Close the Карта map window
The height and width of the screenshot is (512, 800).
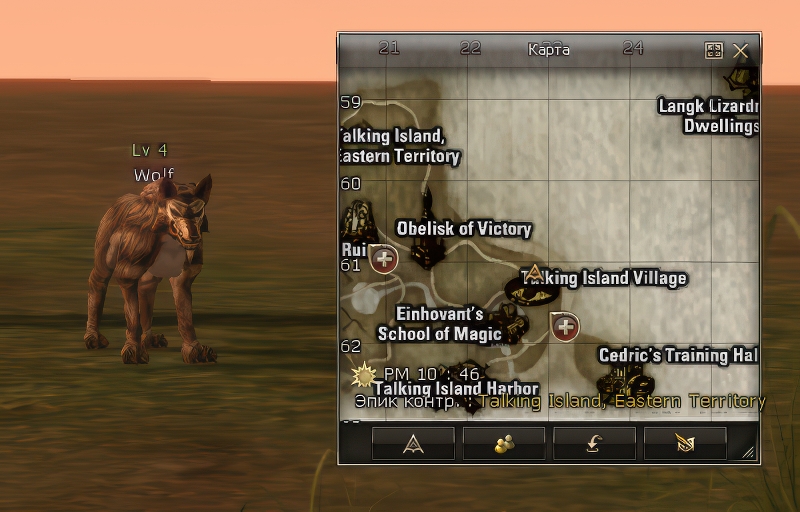click(x=741, y=50)
